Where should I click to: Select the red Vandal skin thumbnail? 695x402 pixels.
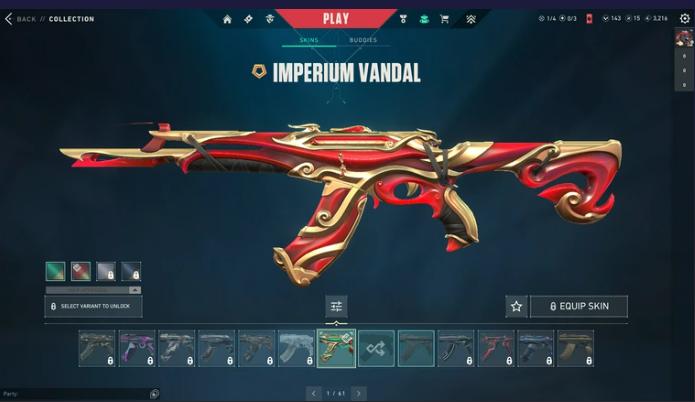coord(496,348)
